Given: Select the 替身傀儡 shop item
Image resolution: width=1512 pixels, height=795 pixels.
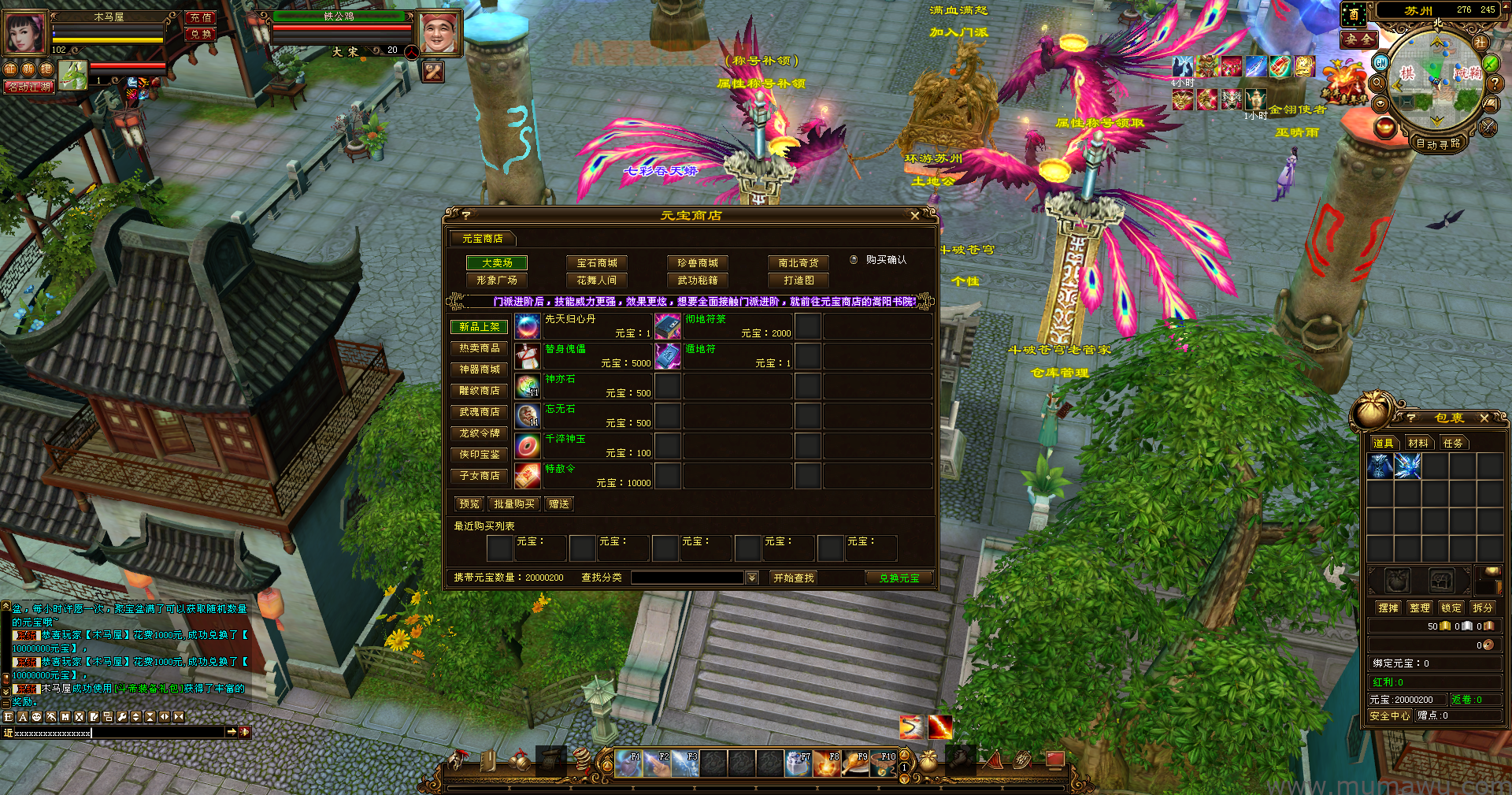Looking at the screenshot, I should [583, 355].
